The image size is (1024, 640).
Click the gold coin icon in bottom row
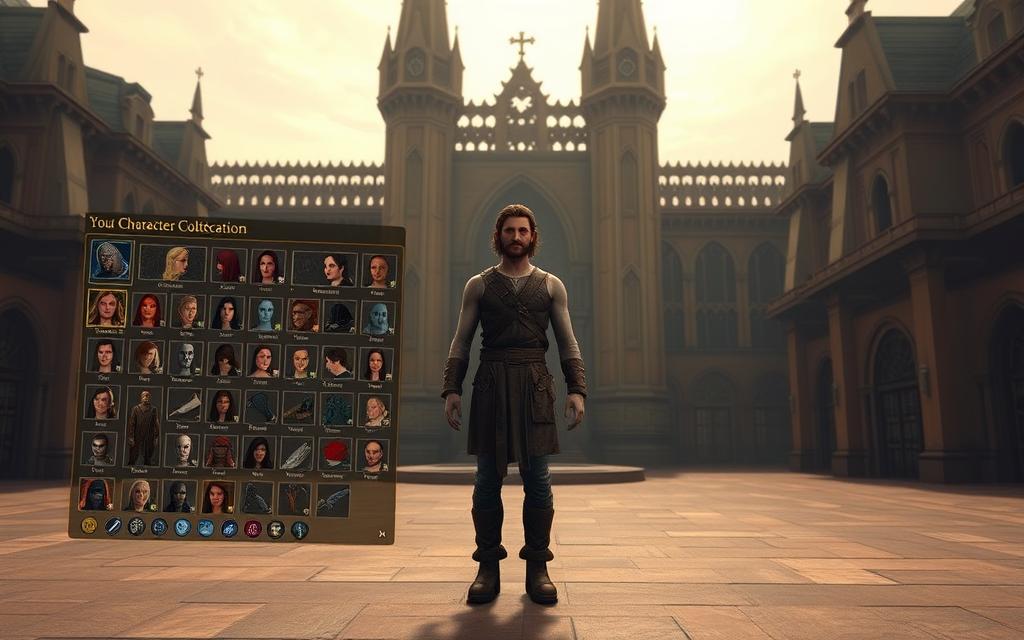point(89,525)
